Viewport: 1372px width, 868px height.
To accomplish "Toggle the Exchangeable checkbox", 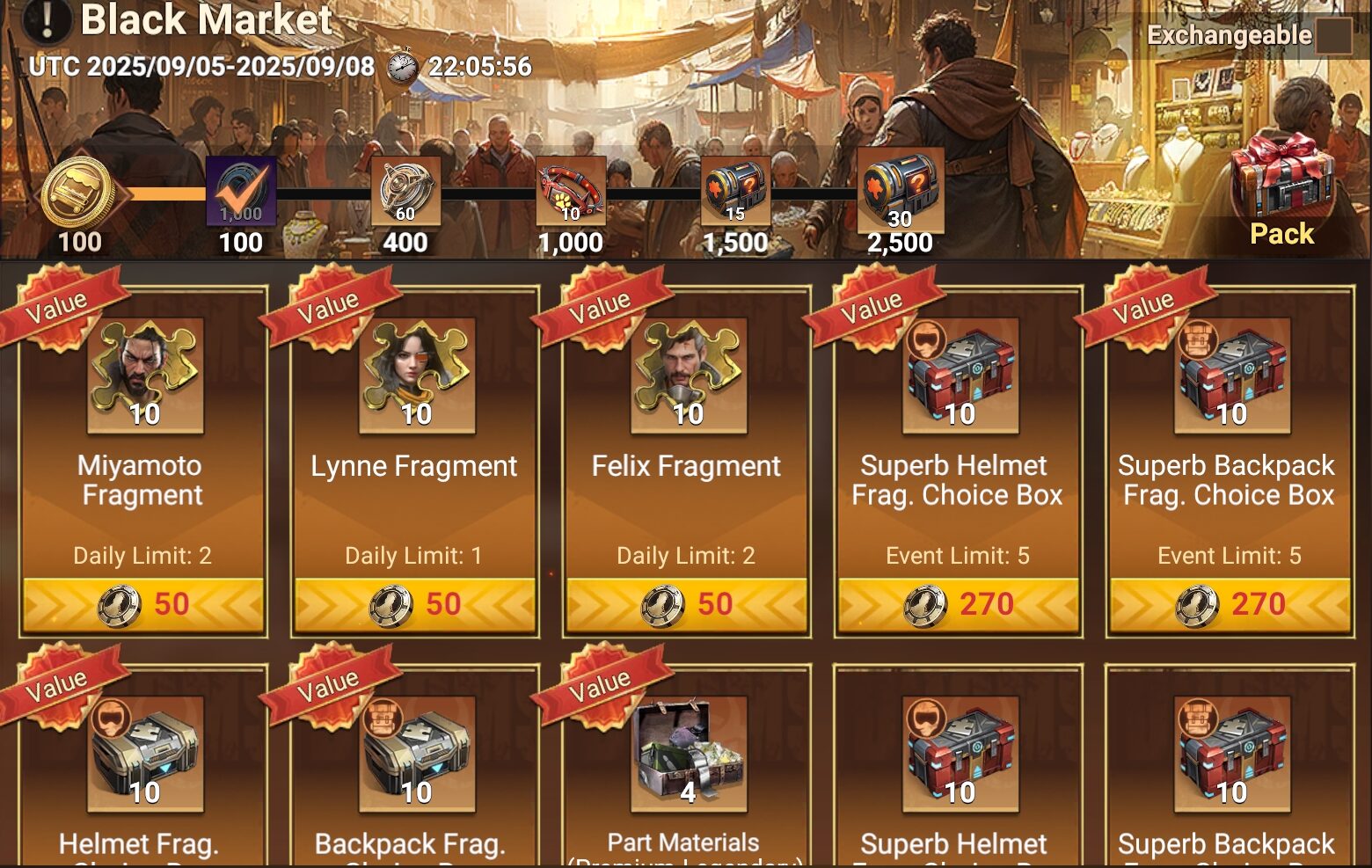I will pyautogui.click(x=1333, y=36).
